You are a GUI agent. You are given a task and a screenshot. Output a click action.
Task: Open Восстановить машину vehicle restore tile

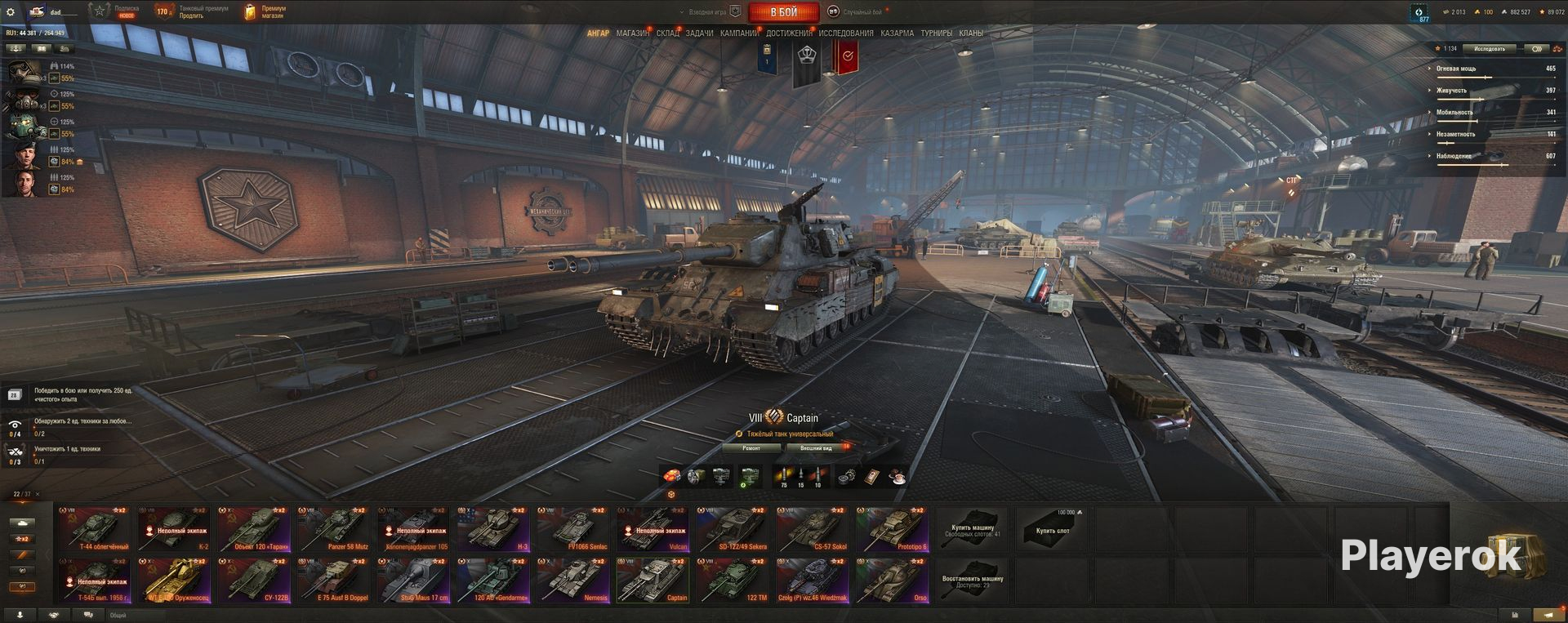coord(972,581)
